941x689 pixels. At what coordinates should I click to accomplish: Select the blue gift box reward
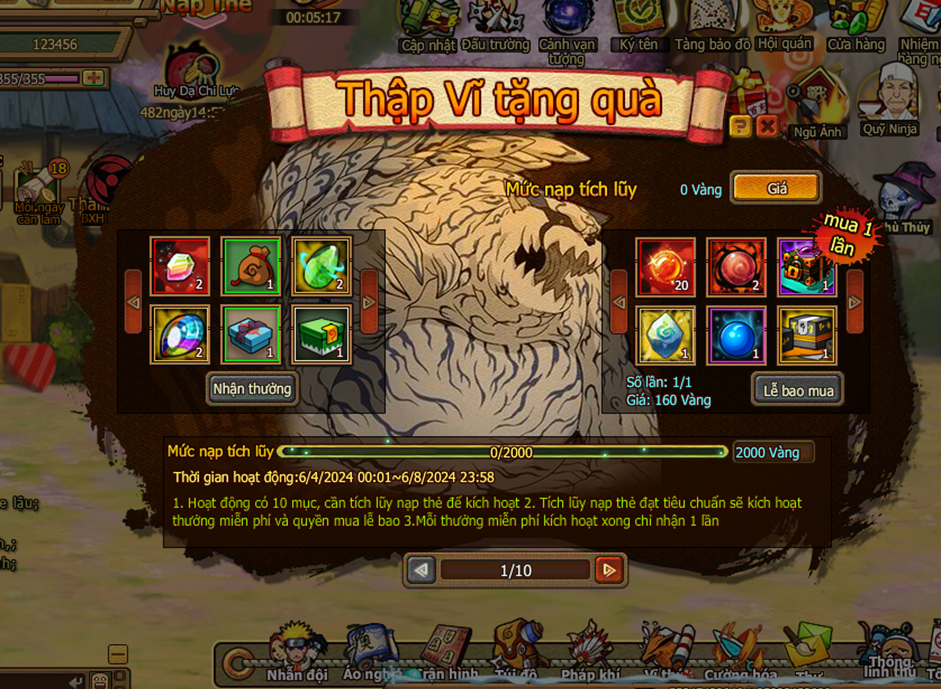tap(251, 334)
